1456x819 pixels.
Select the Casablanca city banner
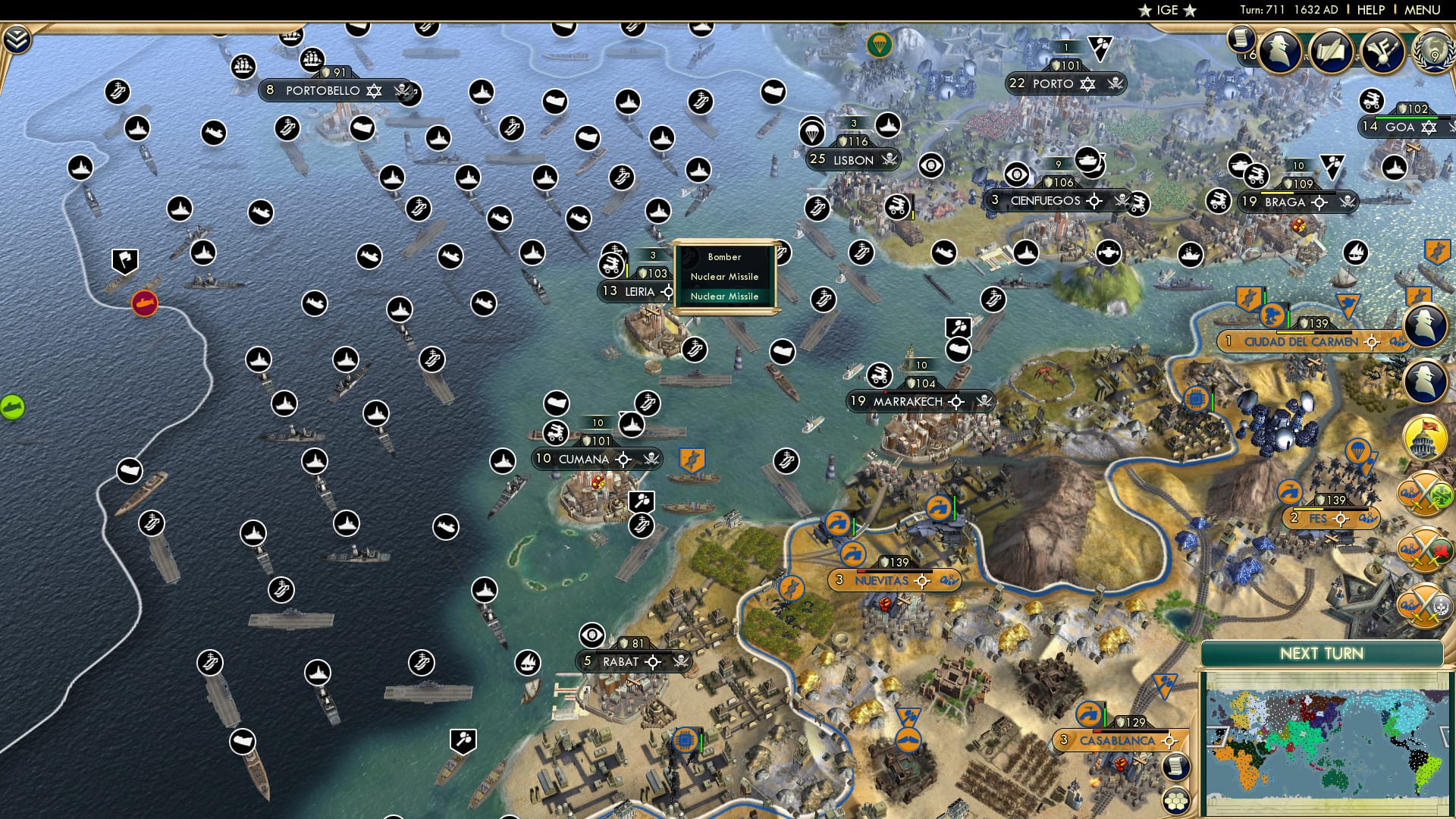[x=1115, y=741]
